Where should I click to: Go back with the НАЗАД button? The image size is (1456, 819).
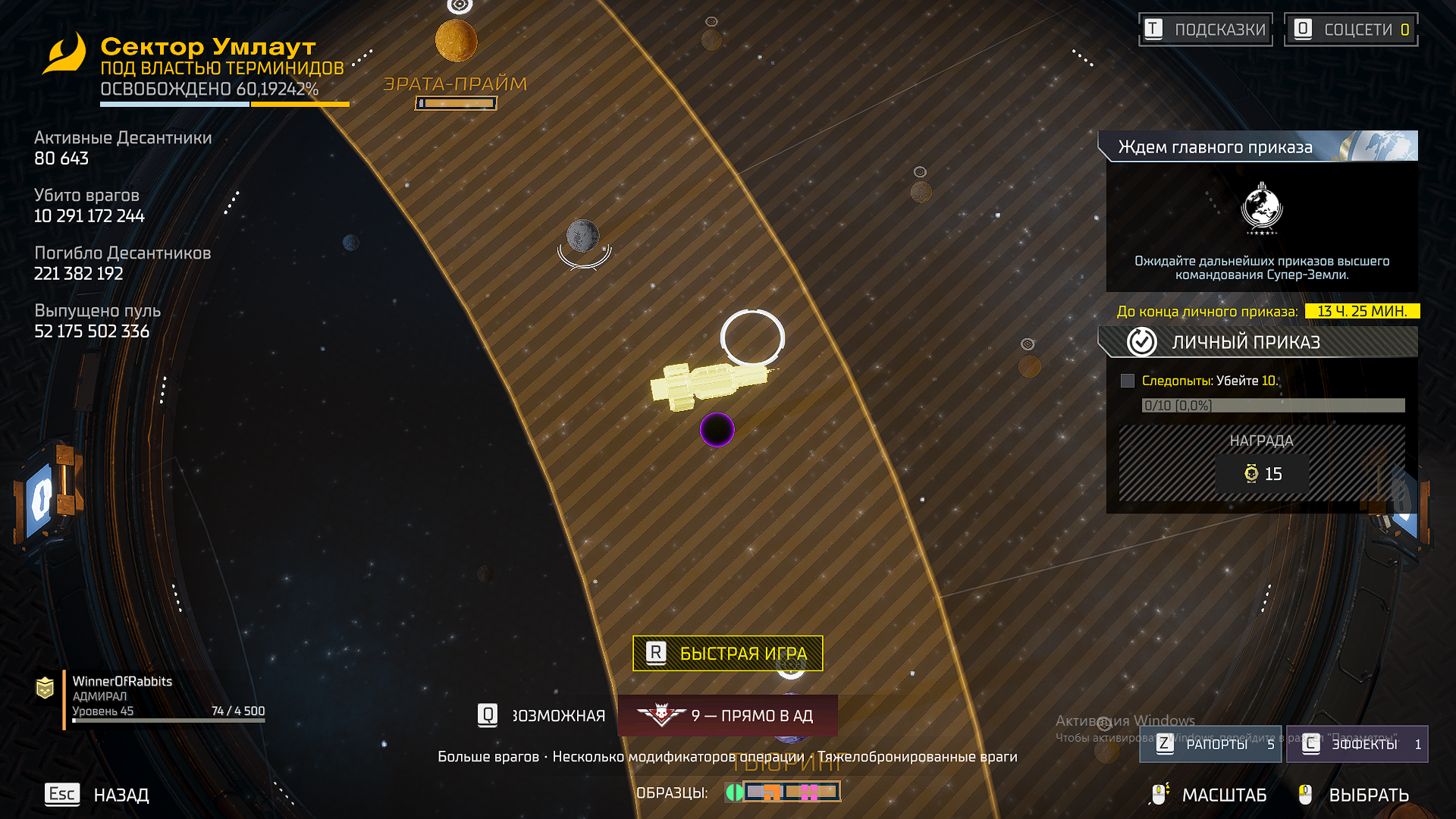98,794
